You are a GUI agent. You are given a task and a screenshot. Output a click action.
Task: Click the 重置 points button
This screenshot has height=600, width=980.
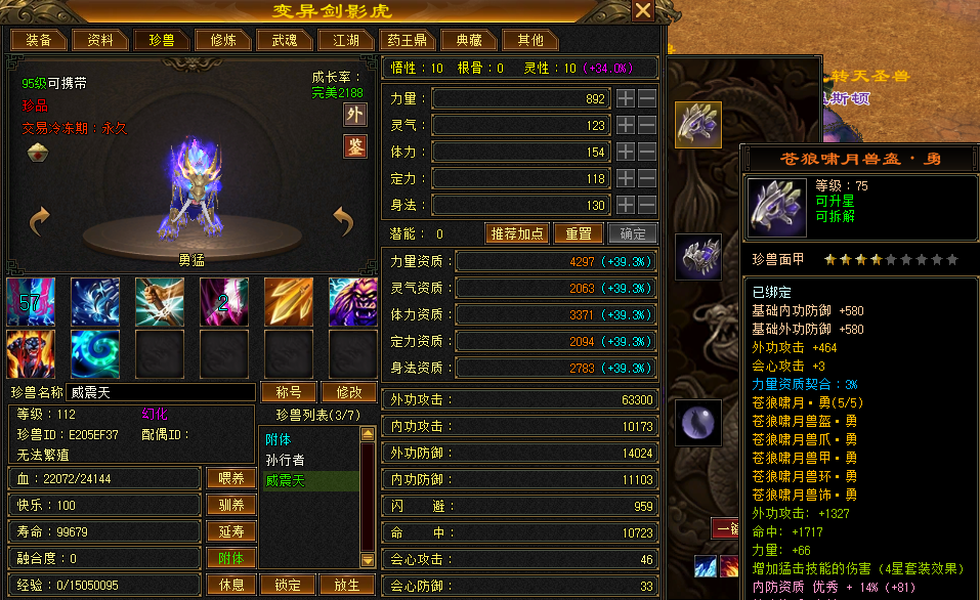coord(578,233)
